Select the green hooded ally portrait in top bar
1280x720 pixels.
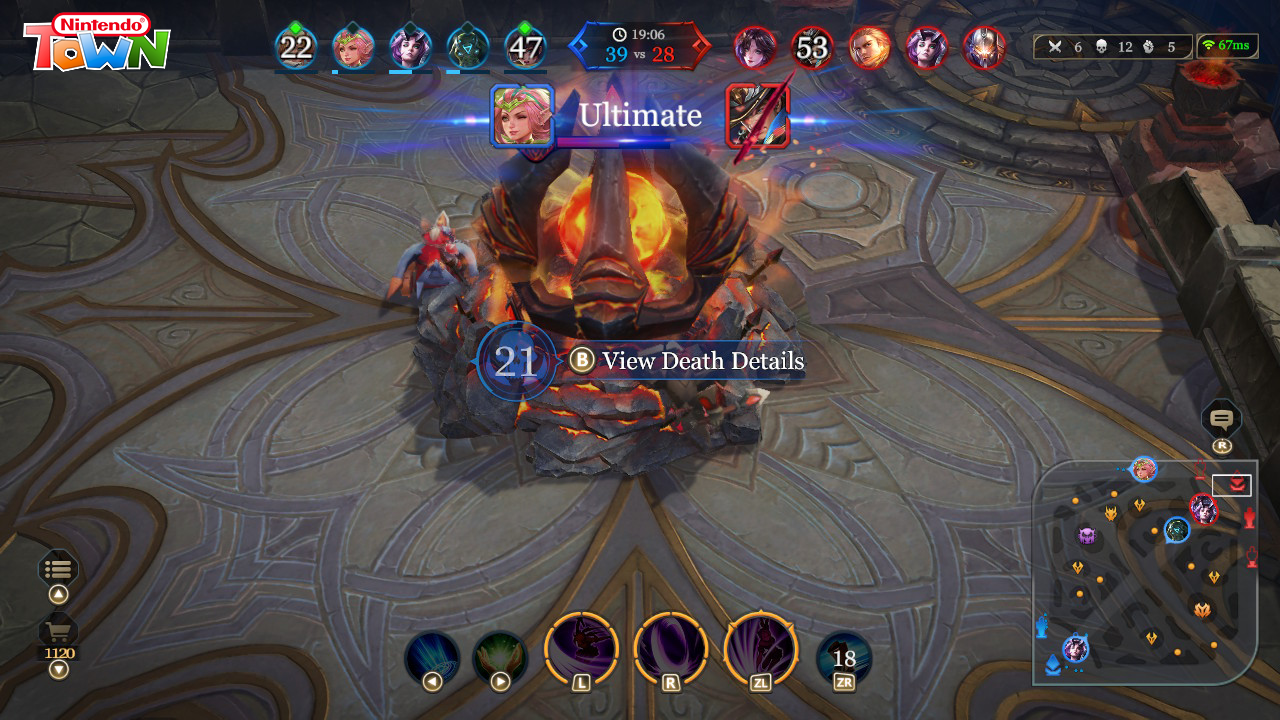click(x=468, y=47)
